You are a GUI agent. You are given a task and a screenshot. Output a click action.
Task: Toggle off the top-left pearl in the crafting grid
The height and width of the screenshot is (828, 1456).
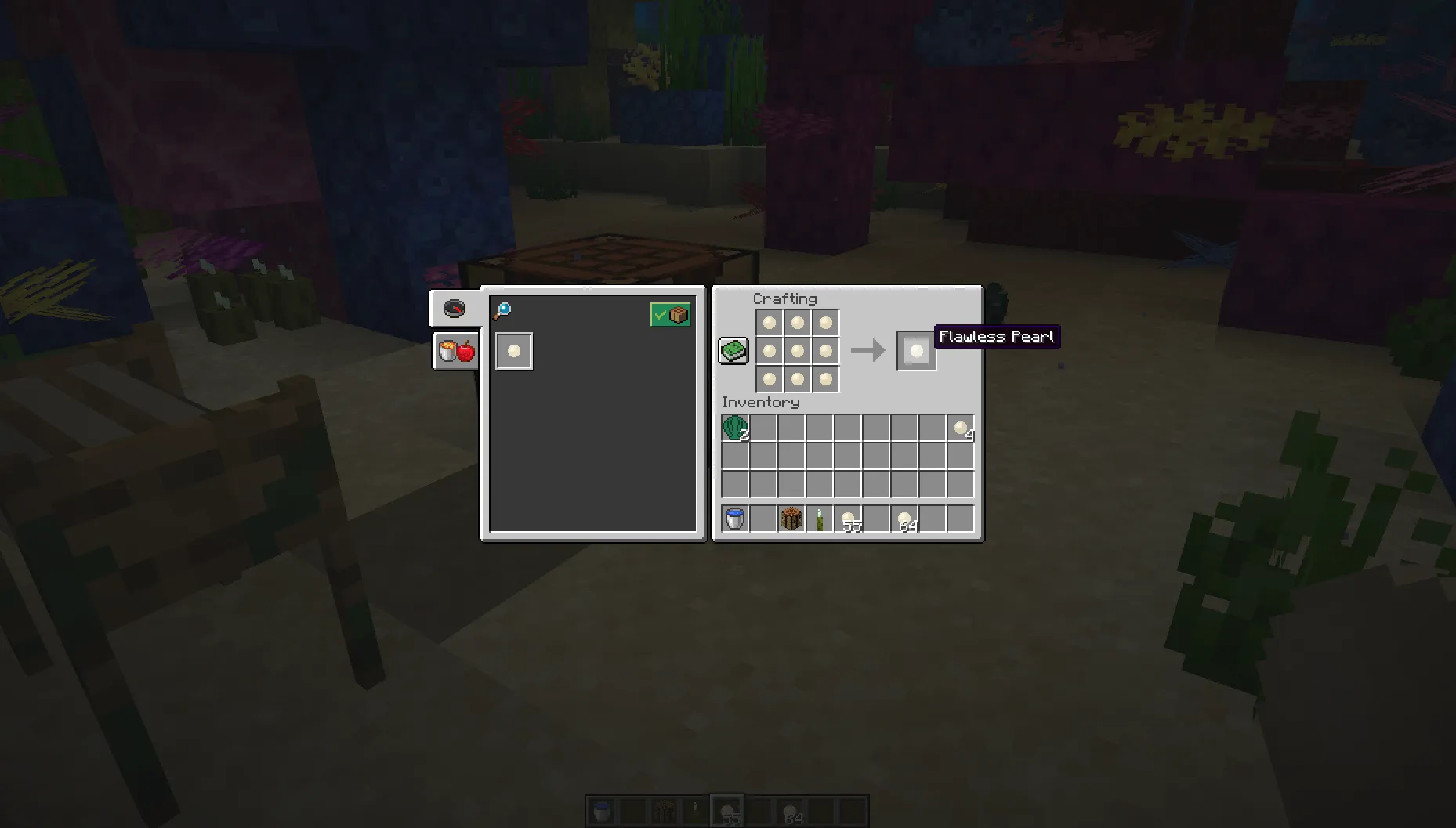(x=769, y=322)
